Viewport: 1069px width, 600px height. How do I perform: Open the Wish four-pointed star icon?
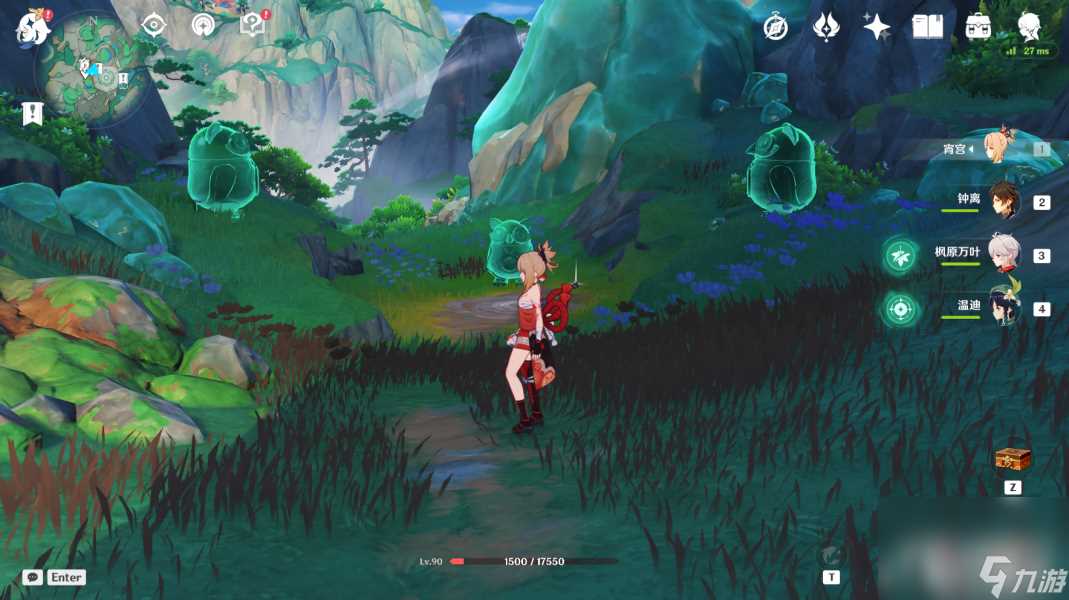tap(877, 27)
